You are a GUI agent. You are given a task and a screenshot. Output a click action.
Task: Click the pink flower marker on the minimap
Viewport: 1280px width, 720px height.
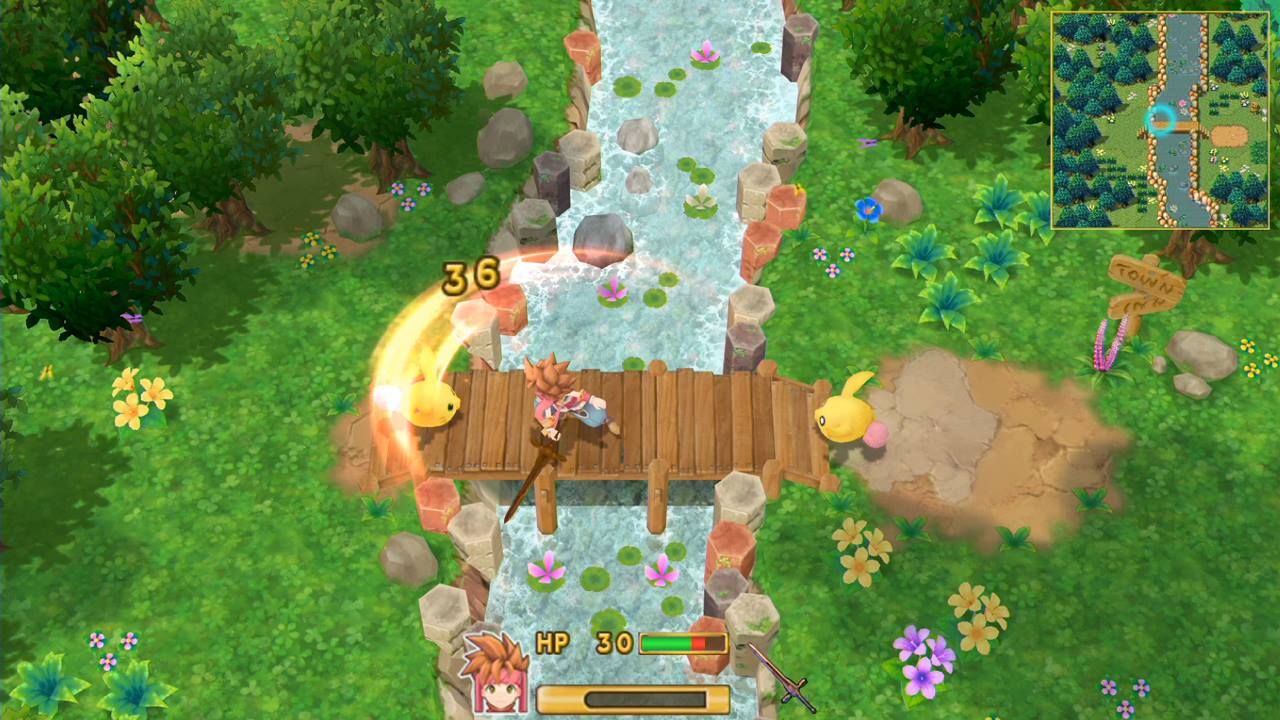(x=1181, y=102)
